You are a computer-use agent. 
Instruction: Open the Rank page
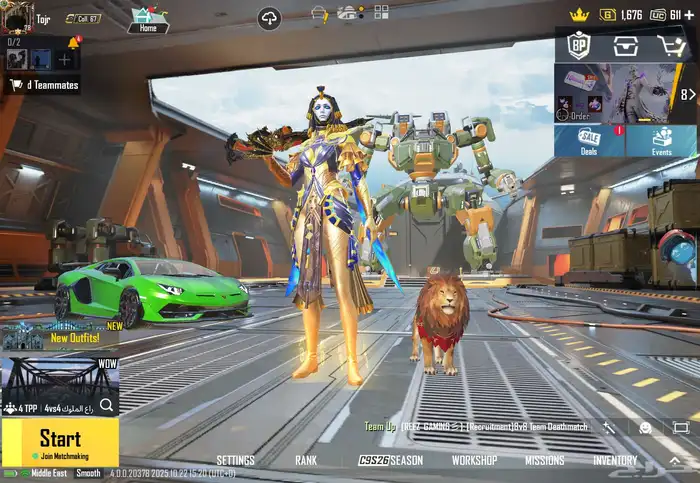click(306, 461)
